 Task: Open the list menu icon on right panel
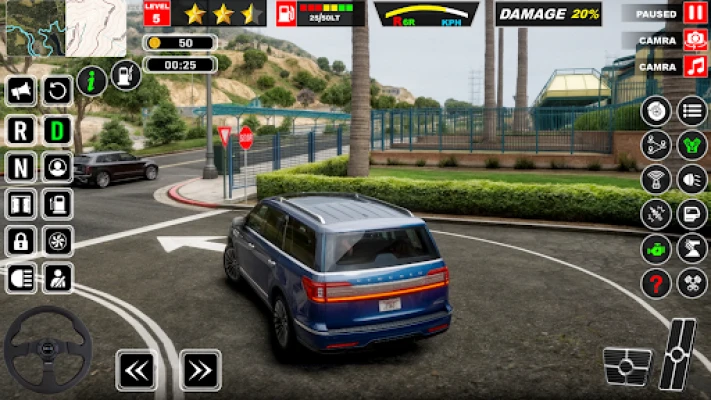pos(692,111)
